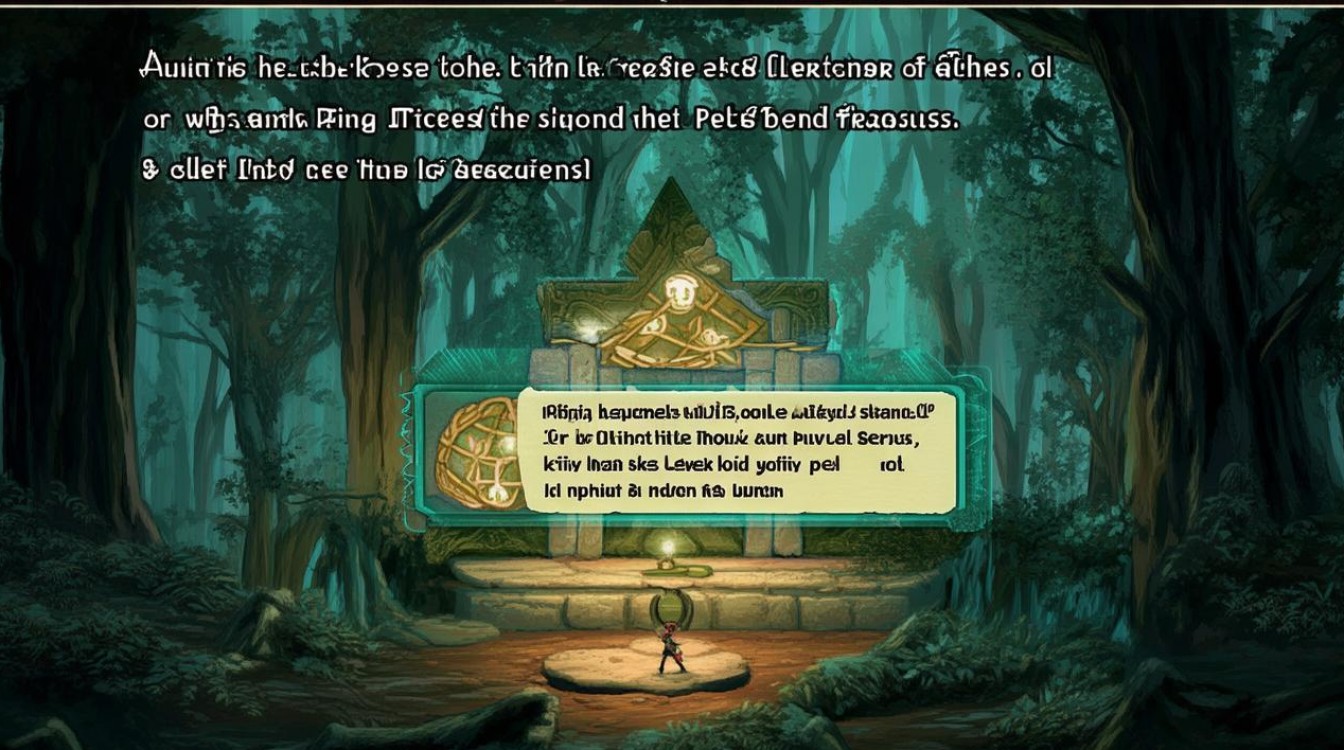Image resolution: width=1344 pixels, height=750 pixels.
Task: Click the parchment dialogue text box
Action: (735, 450)
